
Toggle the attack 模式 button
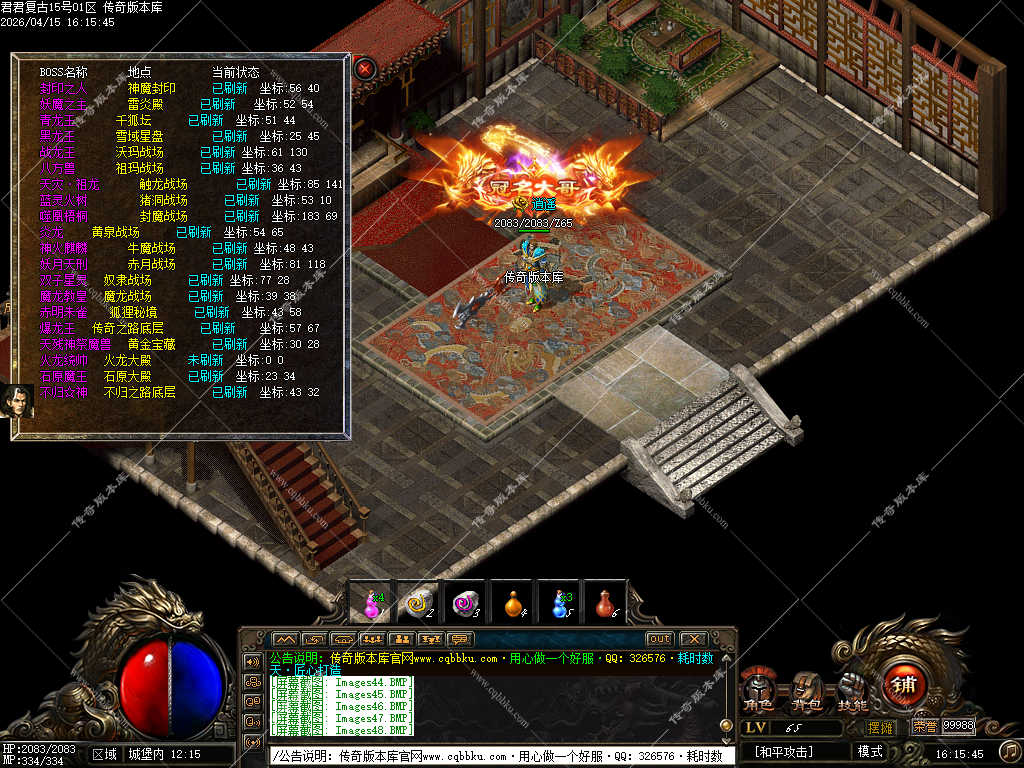point(869,751)
